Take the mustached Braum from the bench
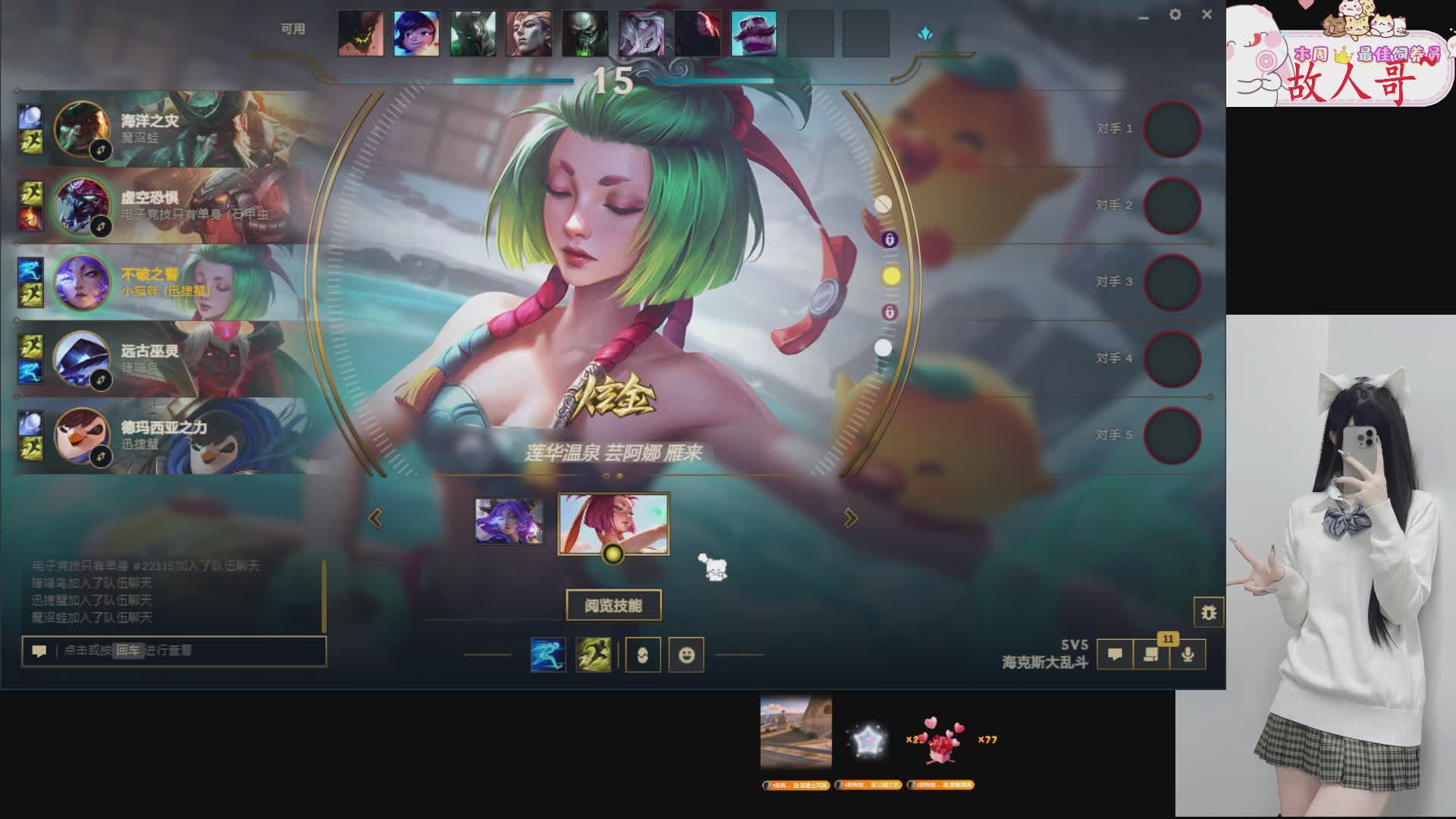 click(753, 33)
